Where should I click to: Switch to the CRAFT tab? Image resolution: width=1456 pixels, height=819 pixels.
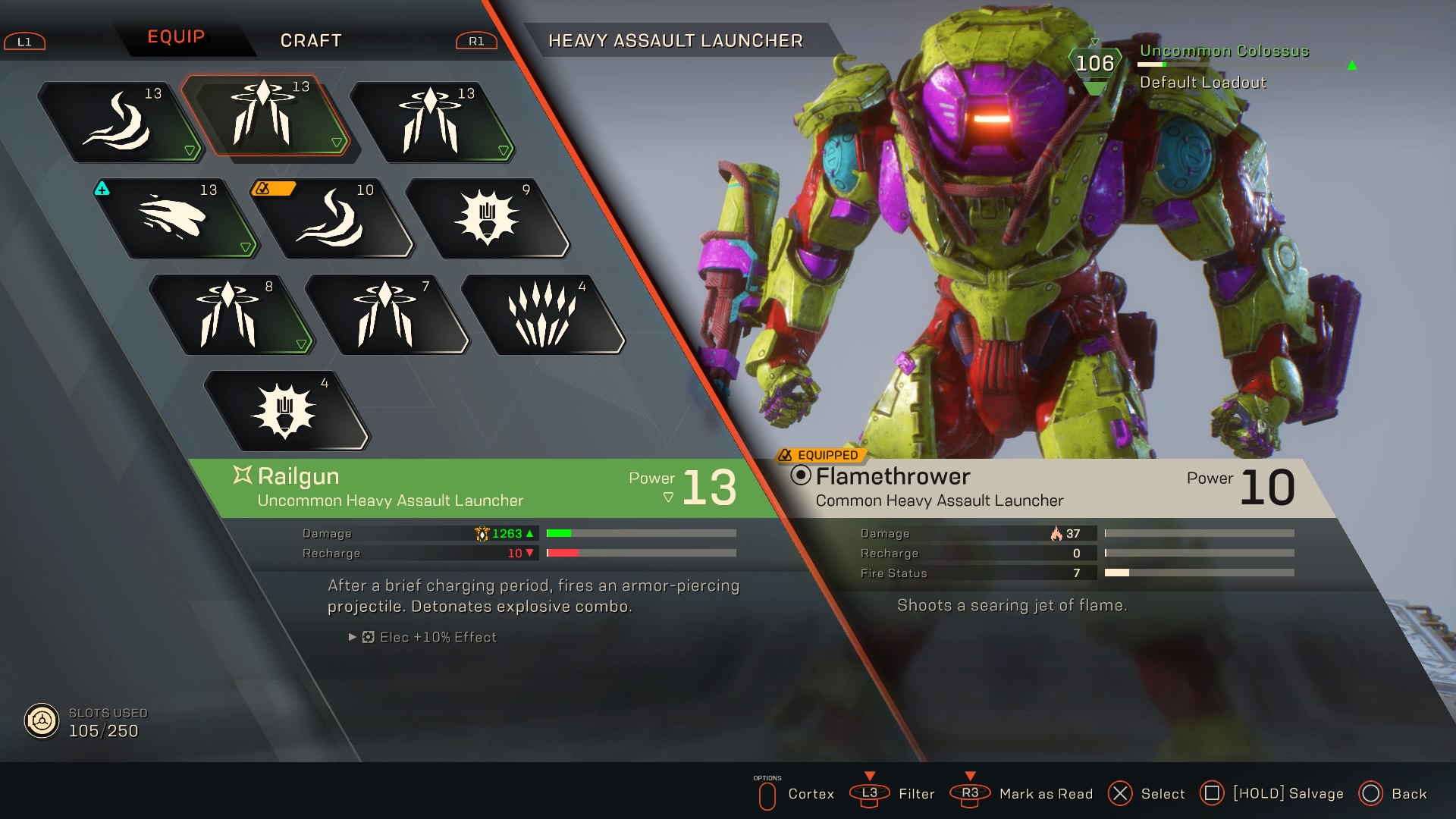tap(311, 40)
